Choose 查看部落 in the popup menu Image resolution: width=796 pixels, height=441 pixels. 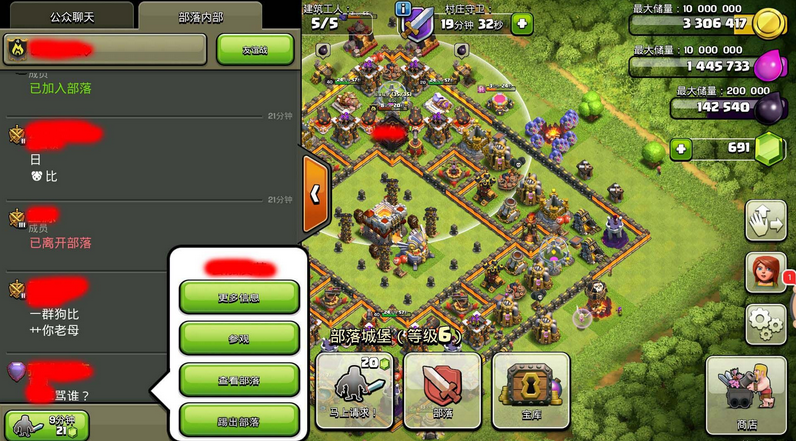tap(239, 379)
